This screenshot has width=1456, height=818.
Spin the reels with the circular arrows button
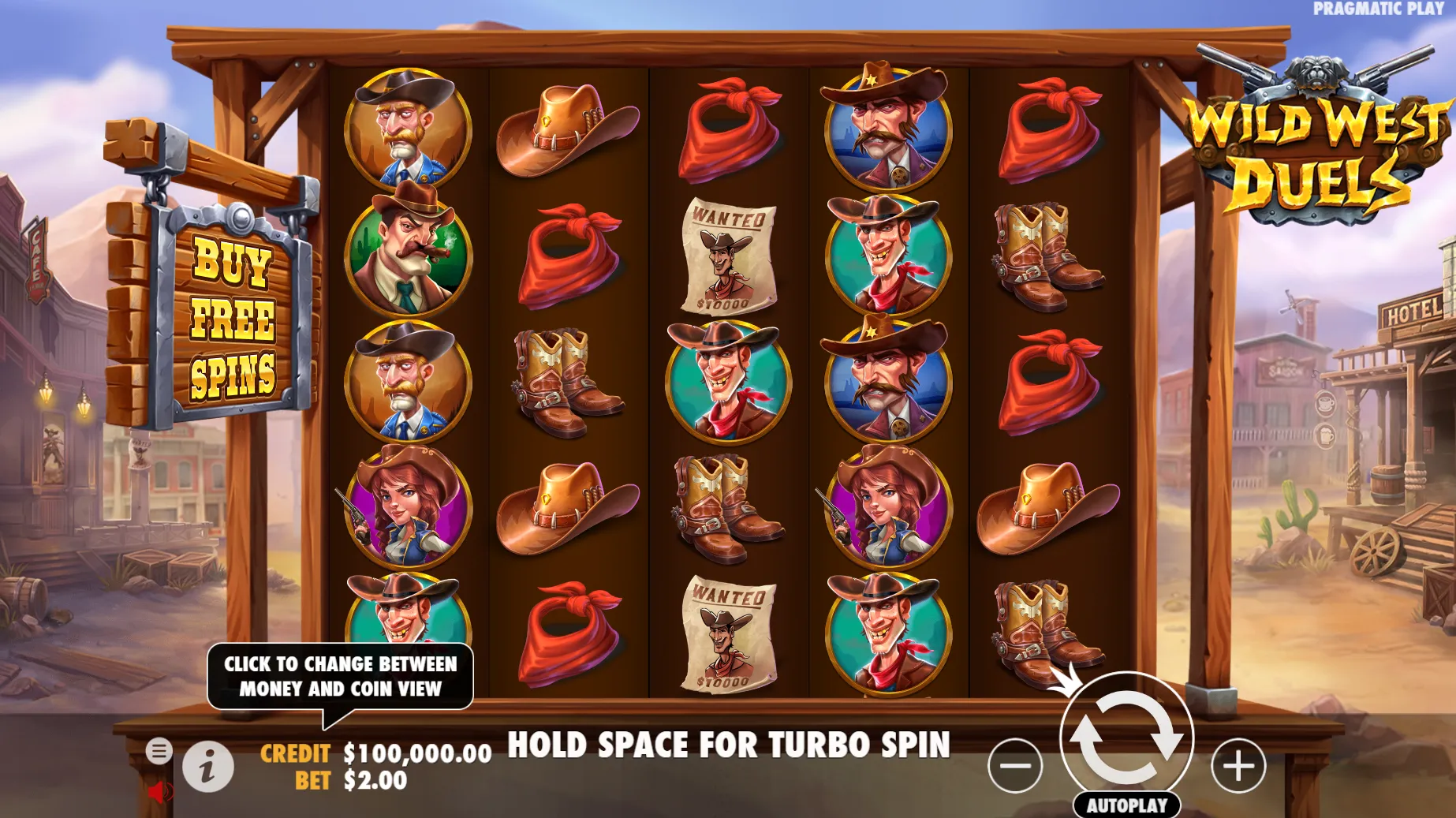coord(1126,738)
